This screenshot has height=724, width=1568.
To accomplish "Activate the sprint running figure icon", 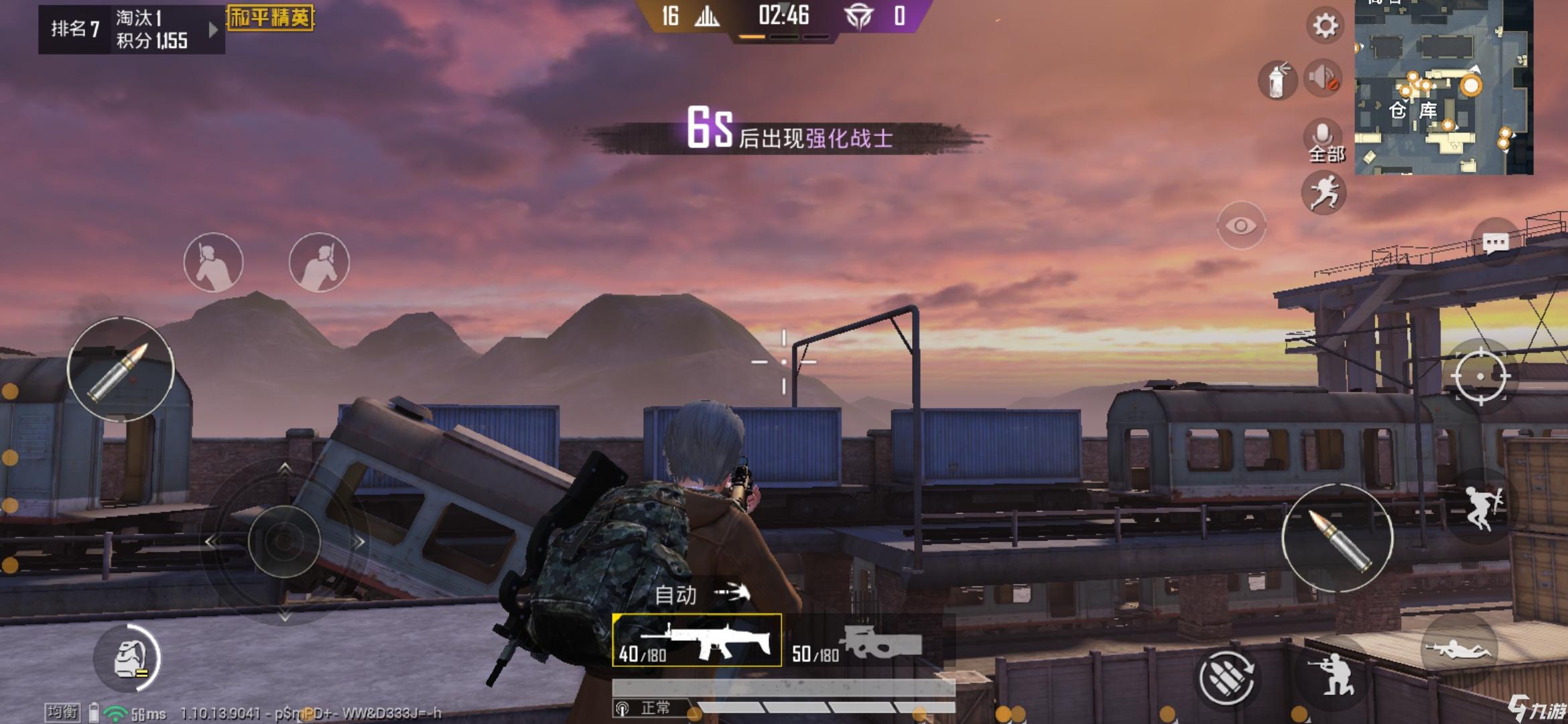I will click(1323, 193).
